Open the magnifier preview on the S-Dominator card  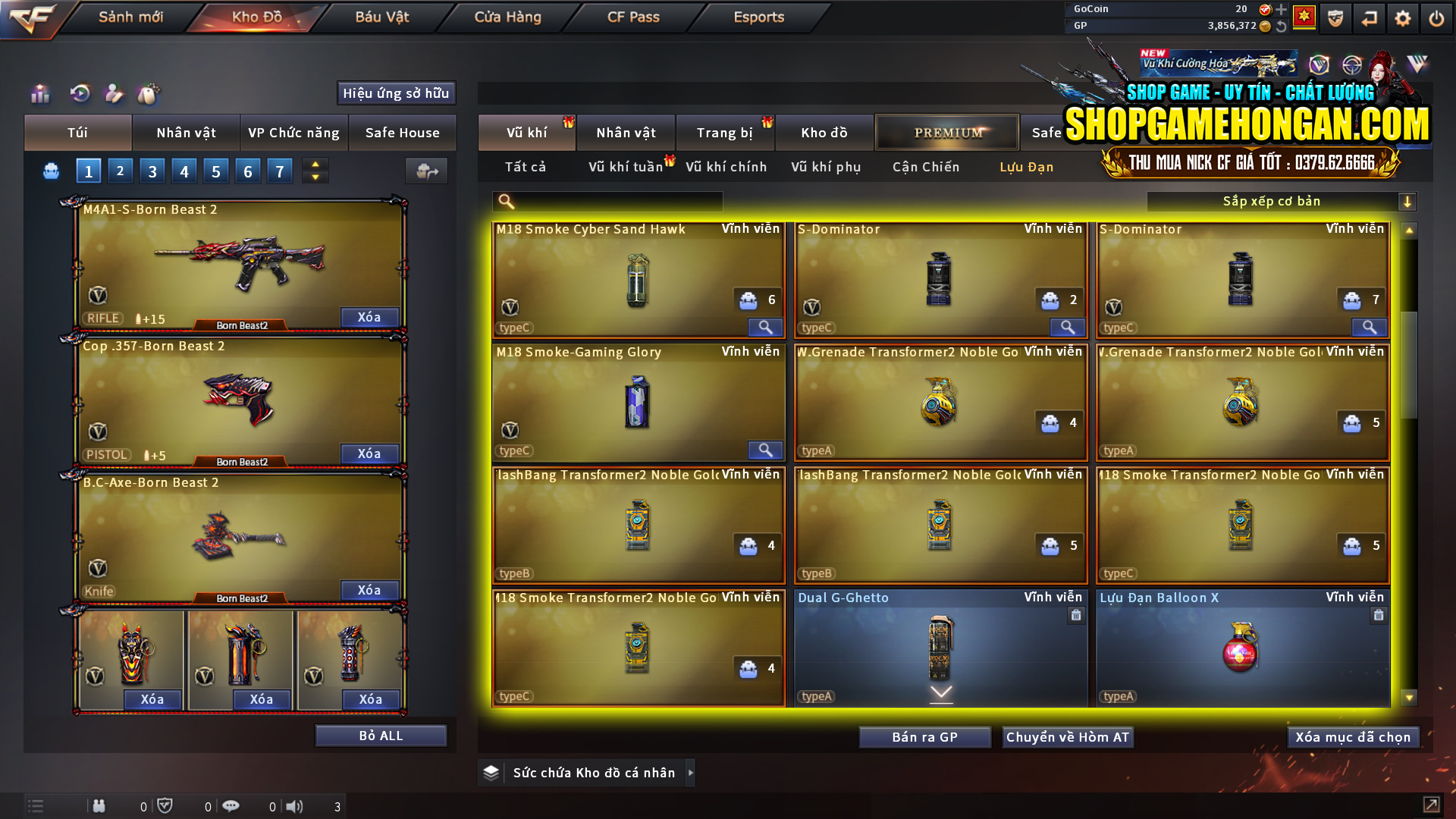(x=1067, y=328)
